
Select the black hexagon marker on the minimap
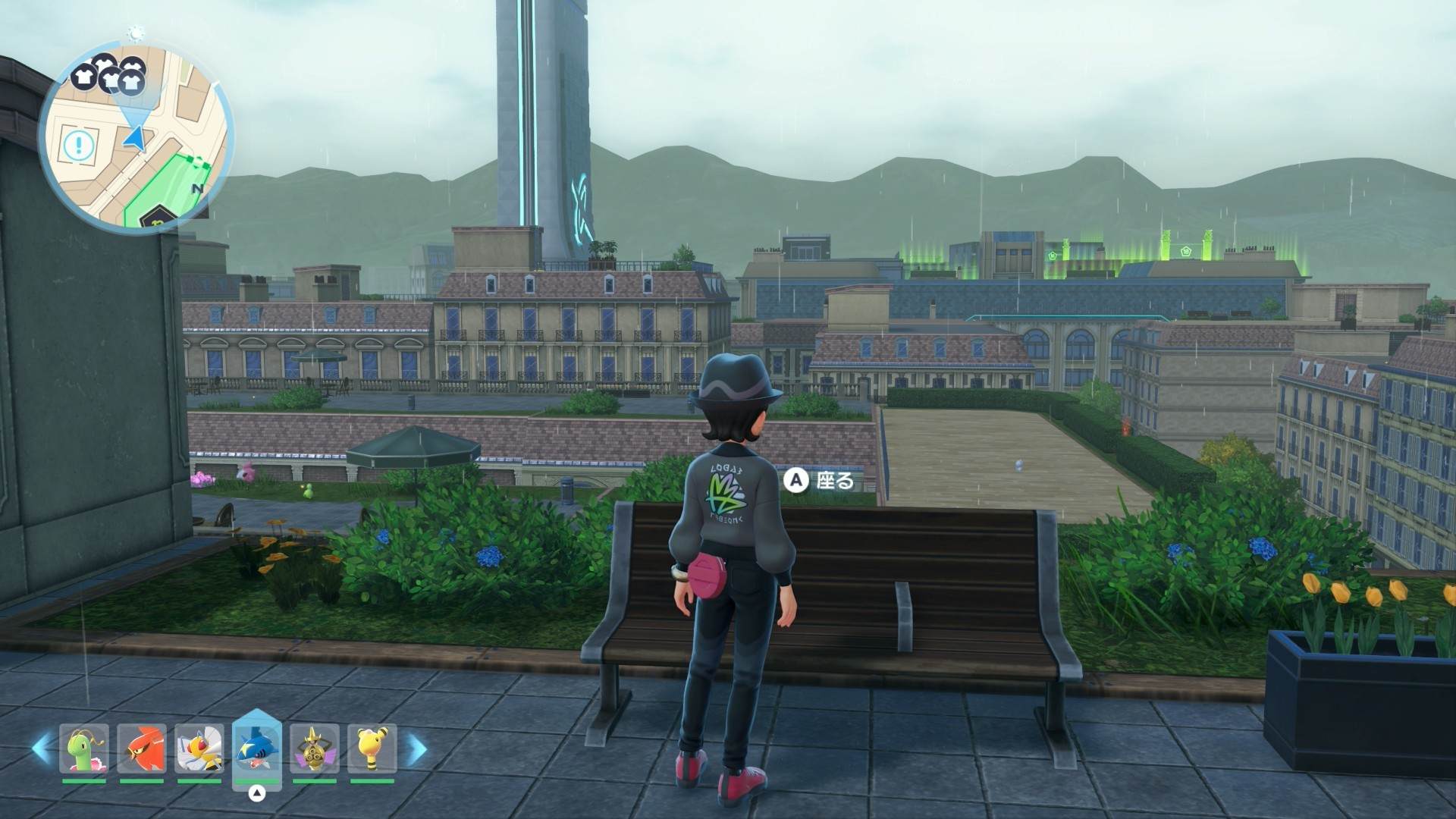tap(155, 217)
